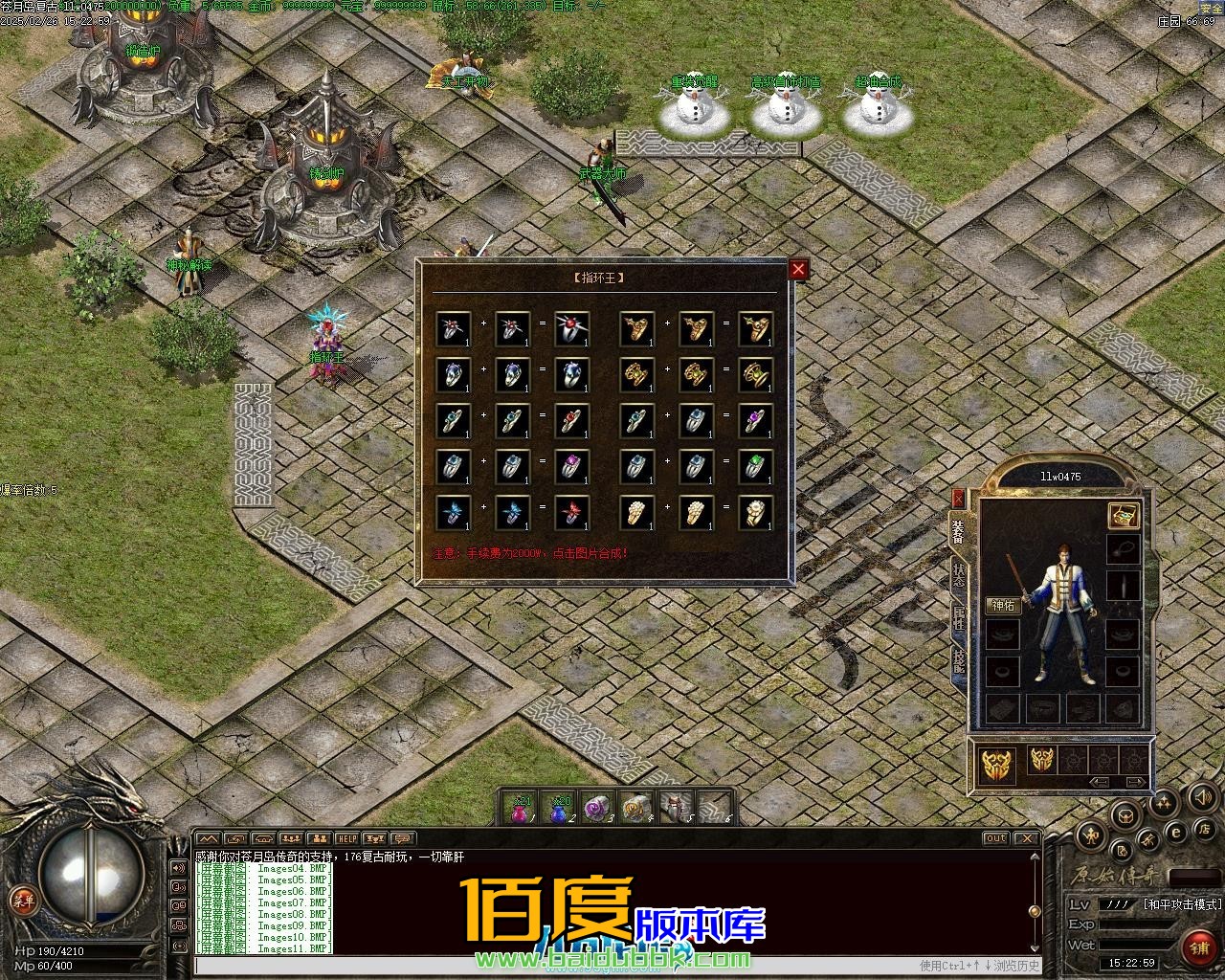This screenshot has height=980, width=1225.
Task: Use the blue potion in hotbar slot 2
Action: coord(559,809)
